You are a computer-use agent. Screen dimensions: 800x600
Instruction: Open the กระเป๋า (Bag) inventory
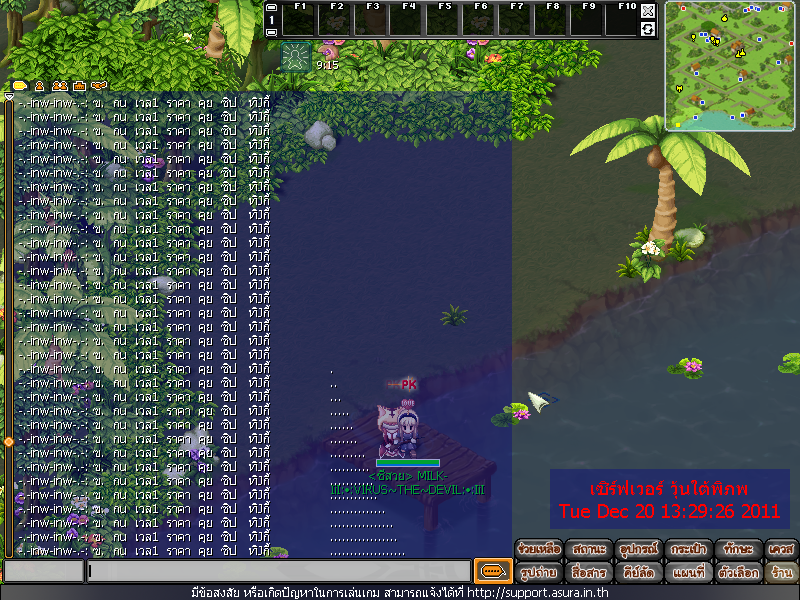point(690,550)
